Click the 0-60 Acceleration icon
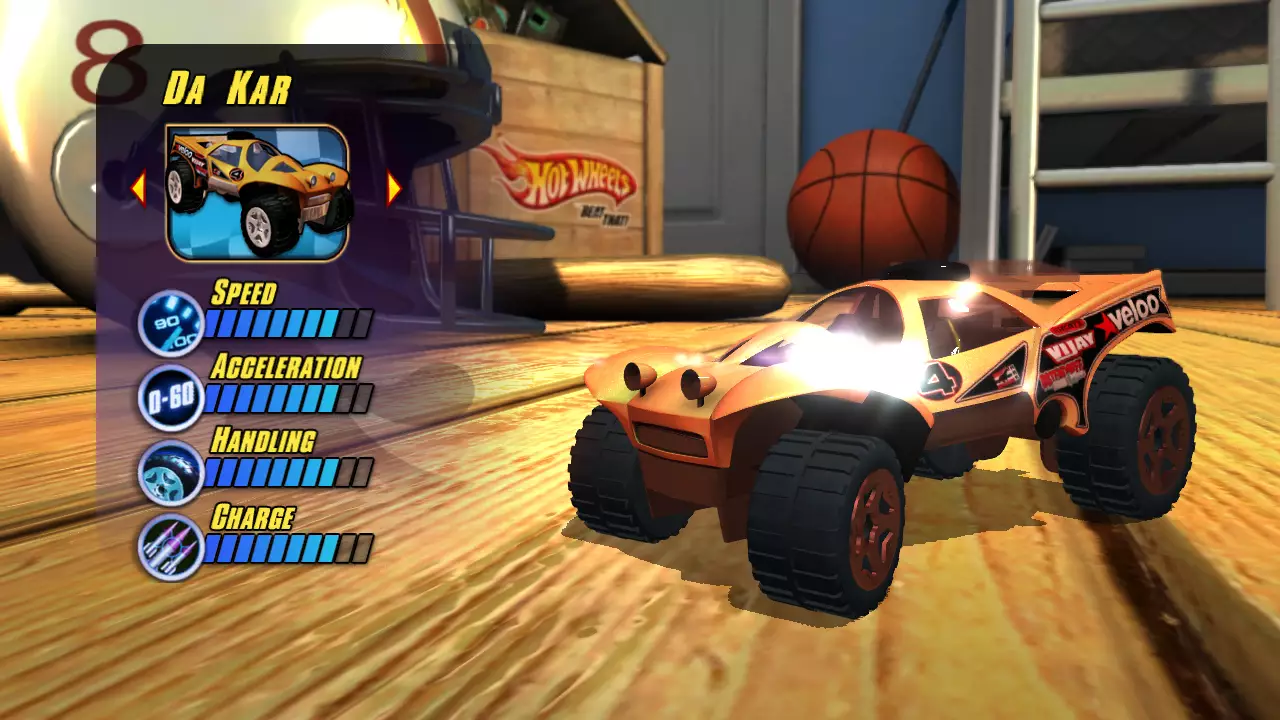The height and width of the screenshot is (720, 1280). point(170,396)
